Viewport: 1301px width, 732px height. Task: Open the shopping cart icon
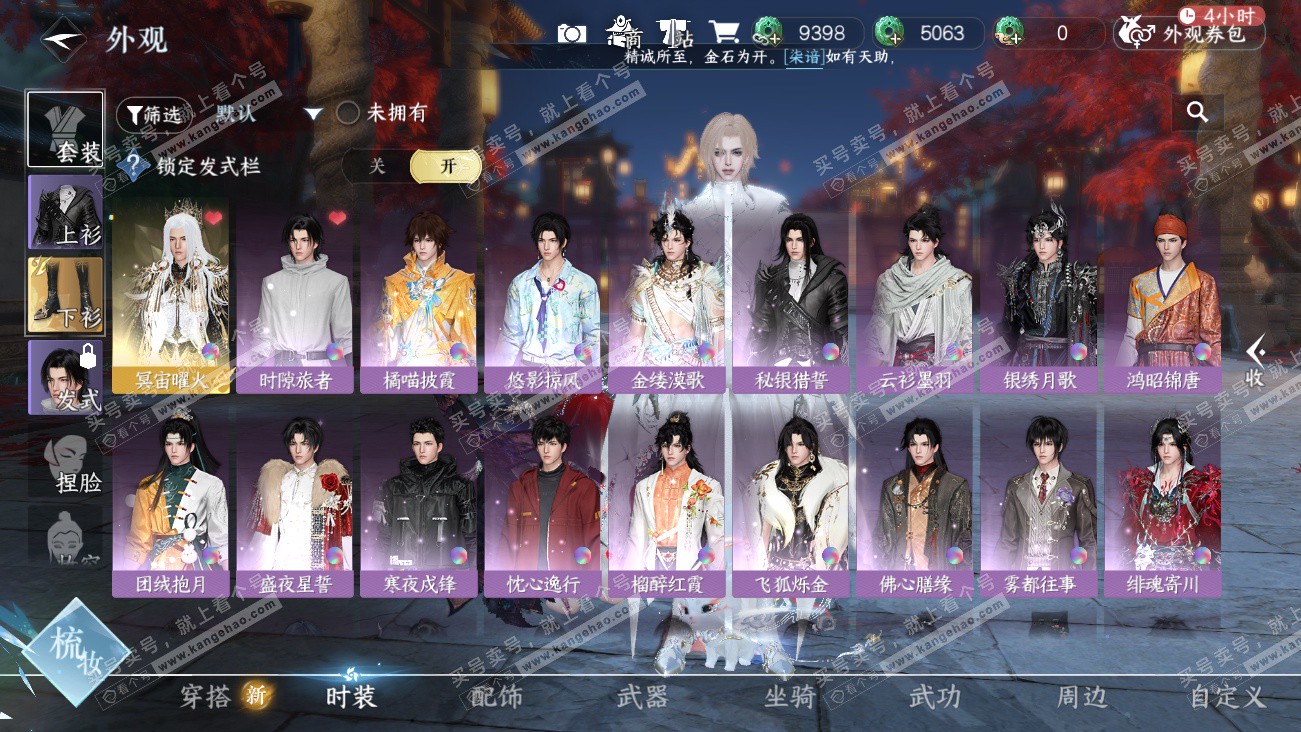pos(723,33)
